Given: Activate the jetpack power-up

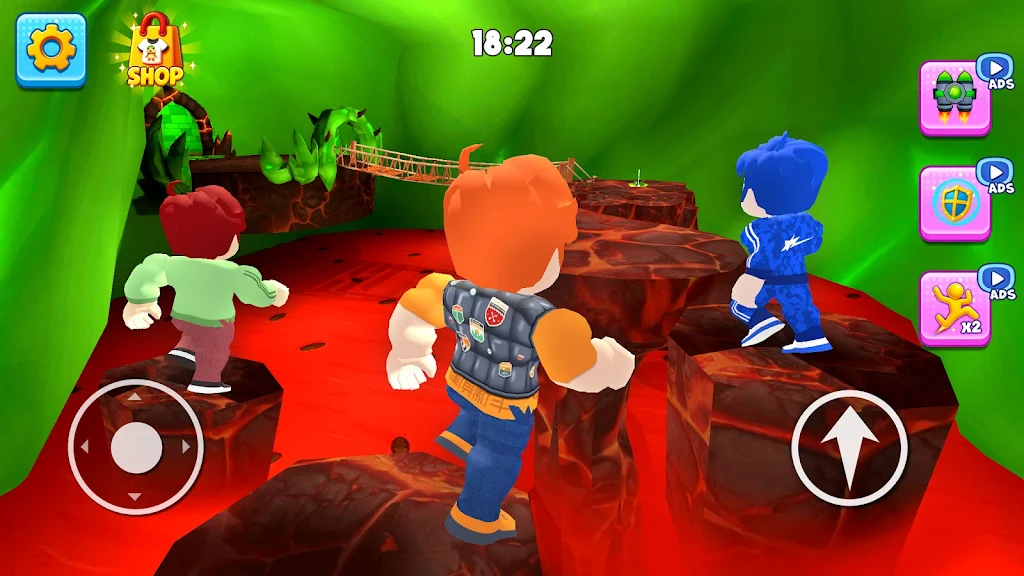Looking at the screenshot, I should coord(954,97).
